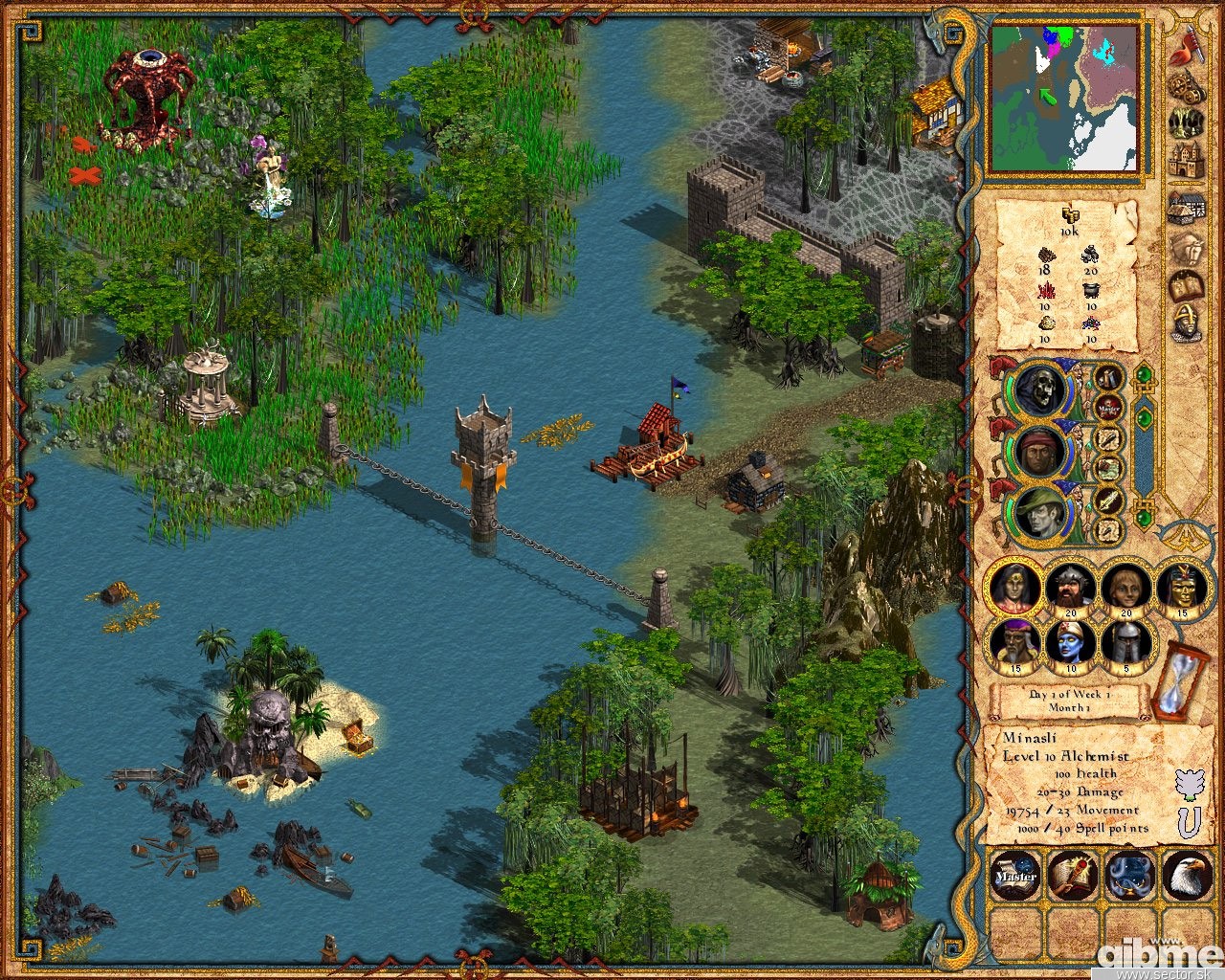Choose the bearded dwarf unit stack
Viewport: 1225px width, 980px height.
point(1072,587)
